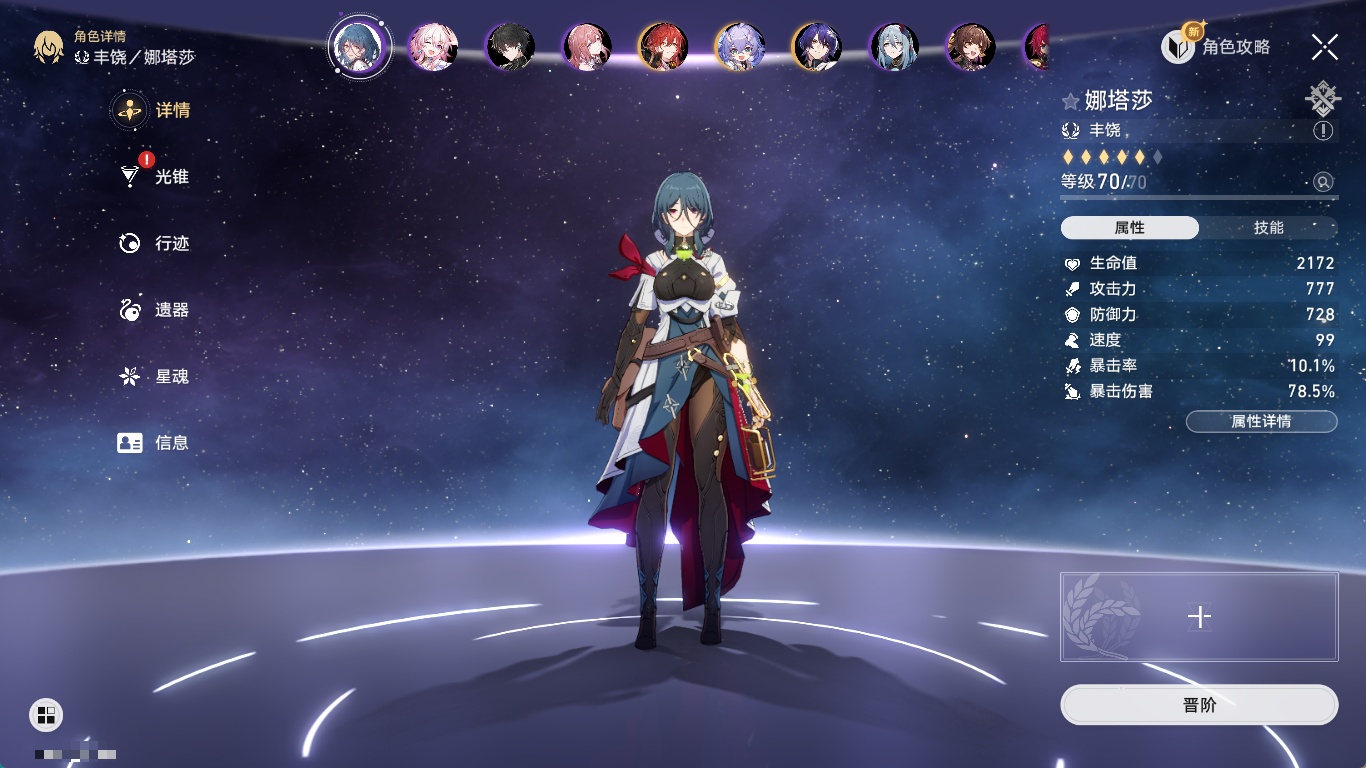This screenshot has width=1366, height=768.
Task: Close the character details screen
Action: 1324,46
